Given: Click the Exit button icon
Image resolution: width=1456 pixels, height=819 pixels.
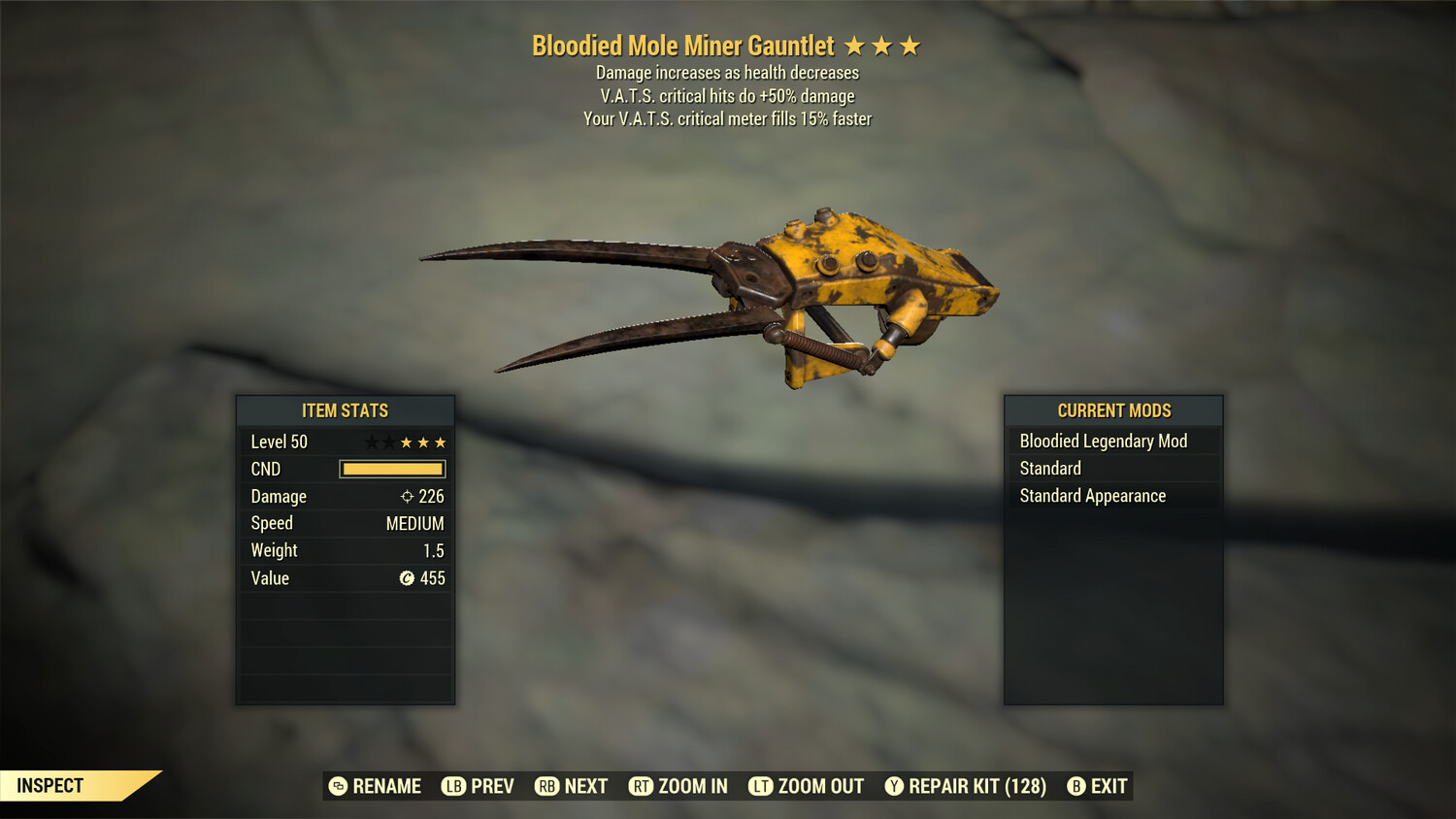Looking at the screenshot, I should (1075, 786).
